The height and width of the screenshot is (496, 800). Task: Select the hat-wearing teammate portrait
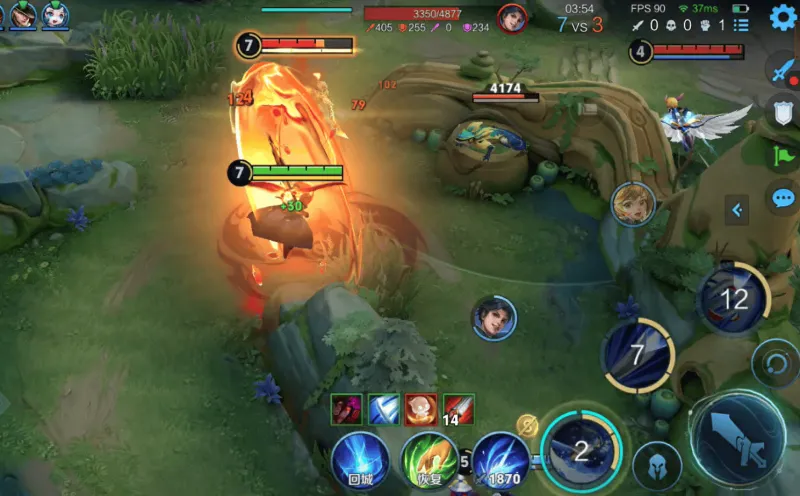[22, 14]
